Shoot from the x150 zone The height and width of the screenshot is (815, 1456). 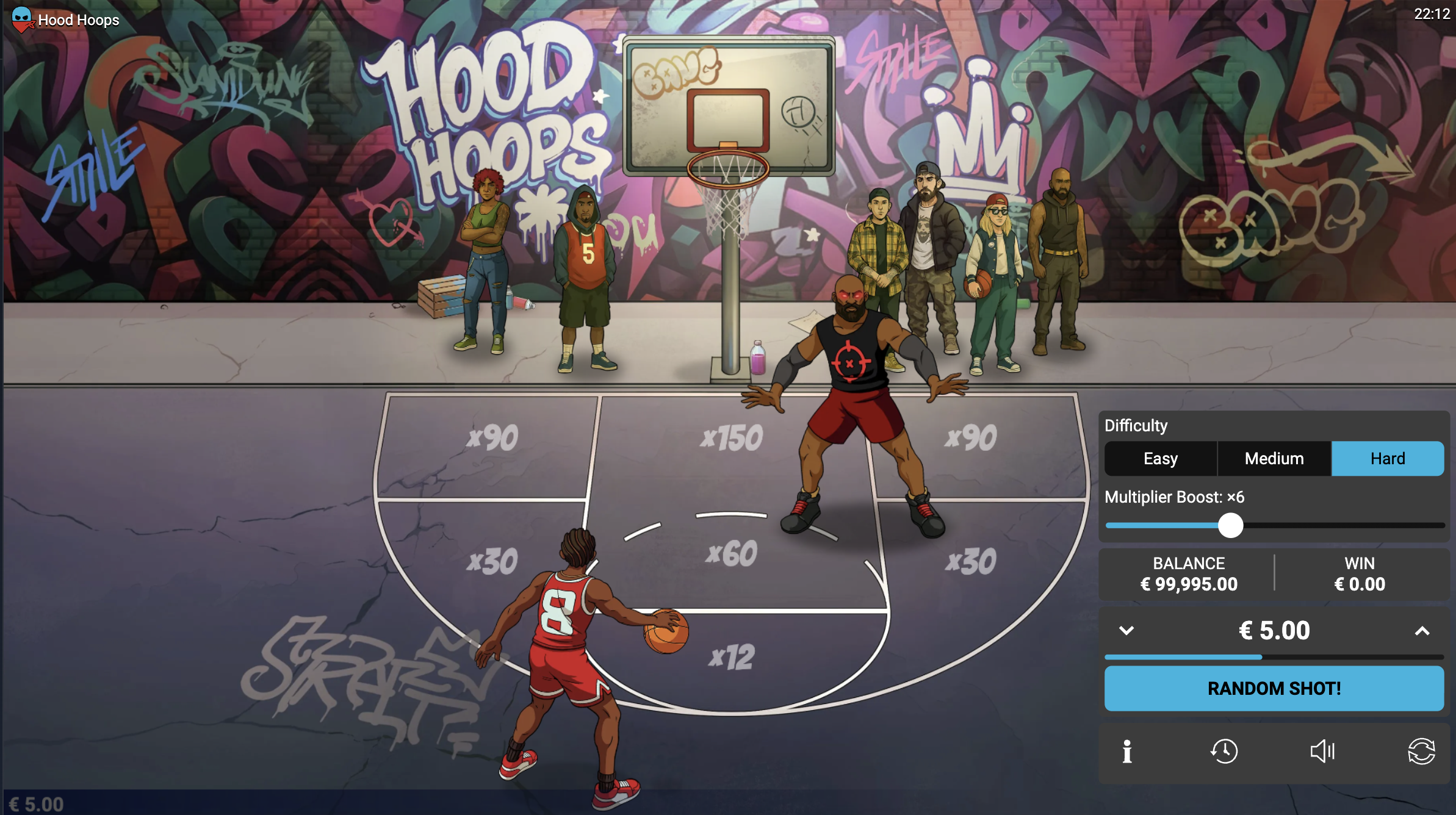[733, 436]
